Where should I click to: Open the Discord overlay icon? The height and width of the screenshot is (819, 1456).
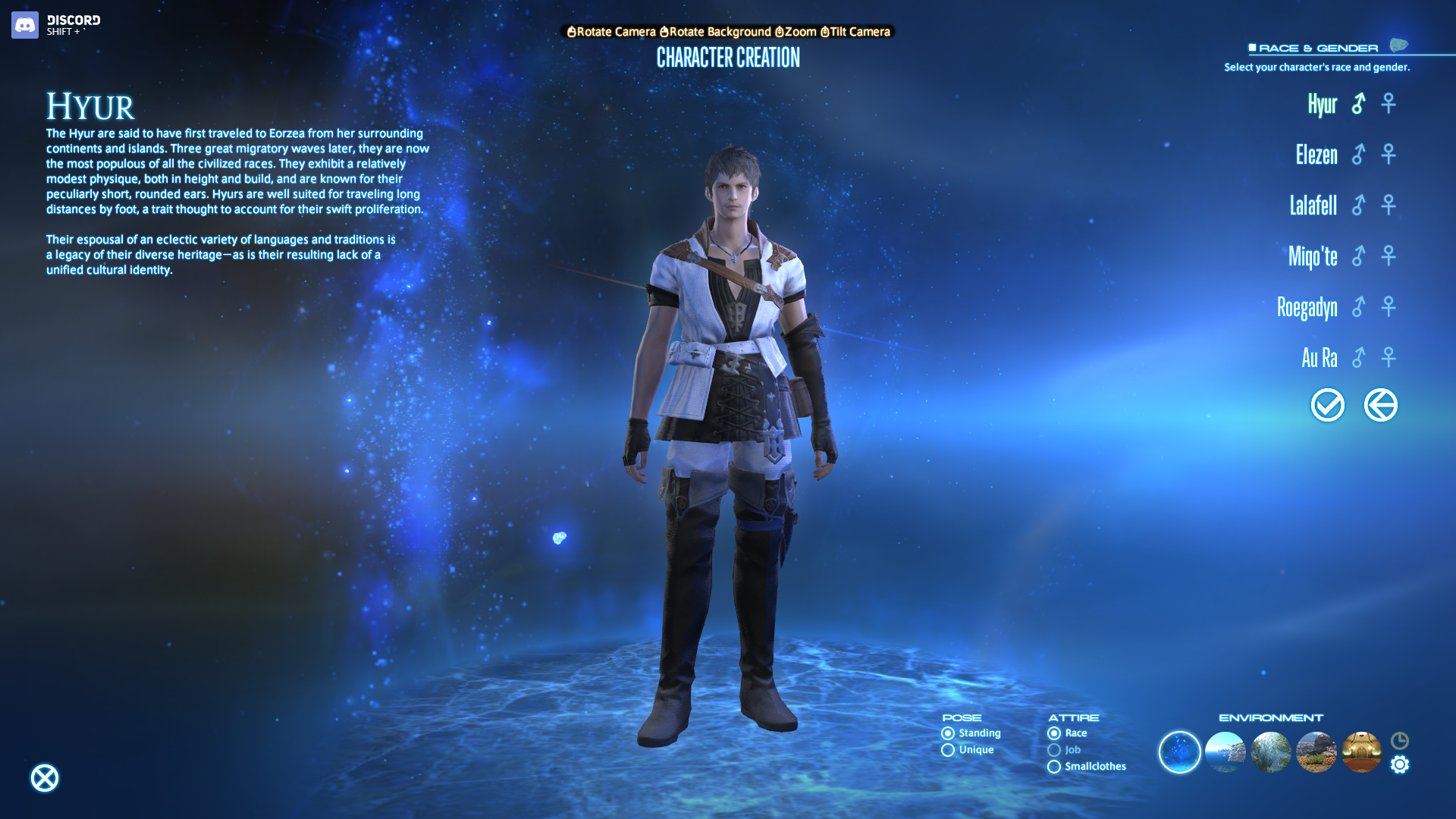click(x=25, y=25)
